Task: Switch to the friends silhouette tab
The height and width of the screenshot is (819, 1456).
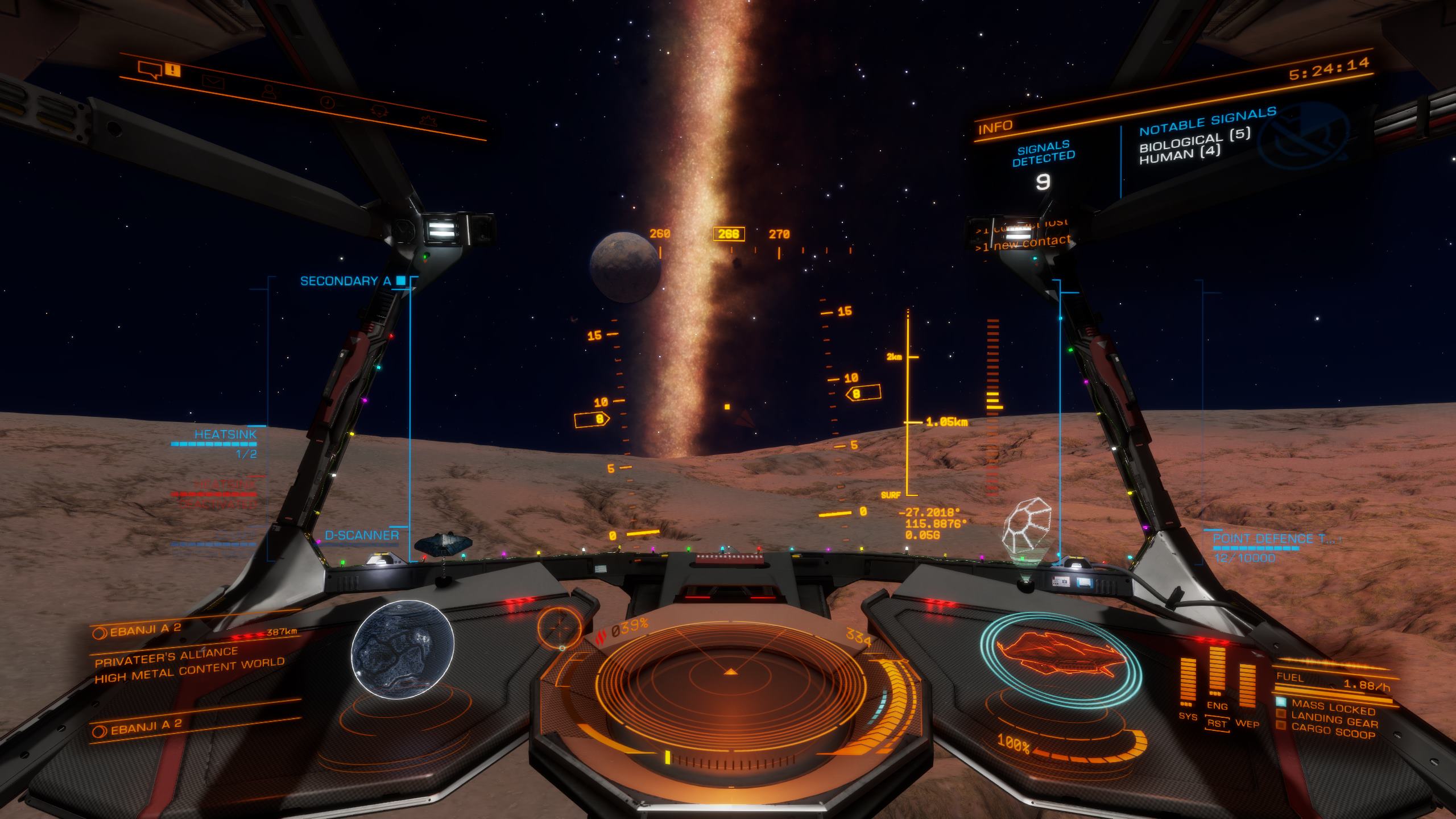Action: click(x=268, y=91)
